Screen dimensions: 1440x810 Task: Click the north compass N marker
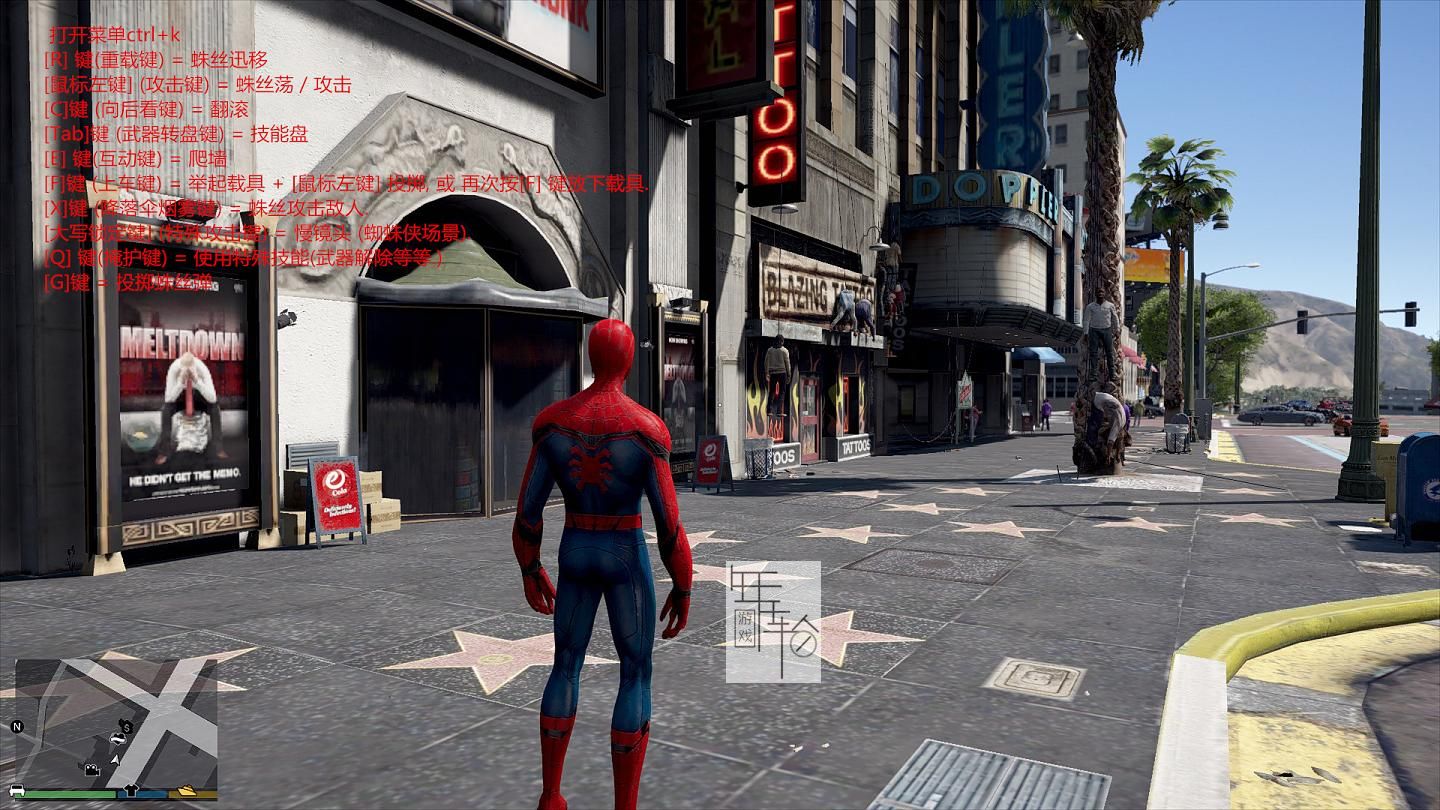pyautogui.click(x=16, y=726)
